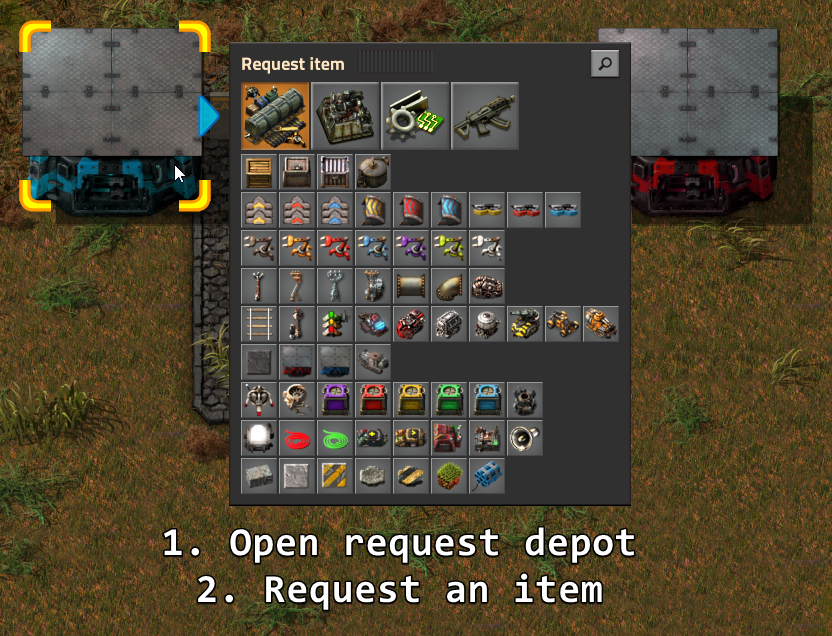The image size is (832, 636).
Task: Request the blue cliff explosives
Action: 487,476
